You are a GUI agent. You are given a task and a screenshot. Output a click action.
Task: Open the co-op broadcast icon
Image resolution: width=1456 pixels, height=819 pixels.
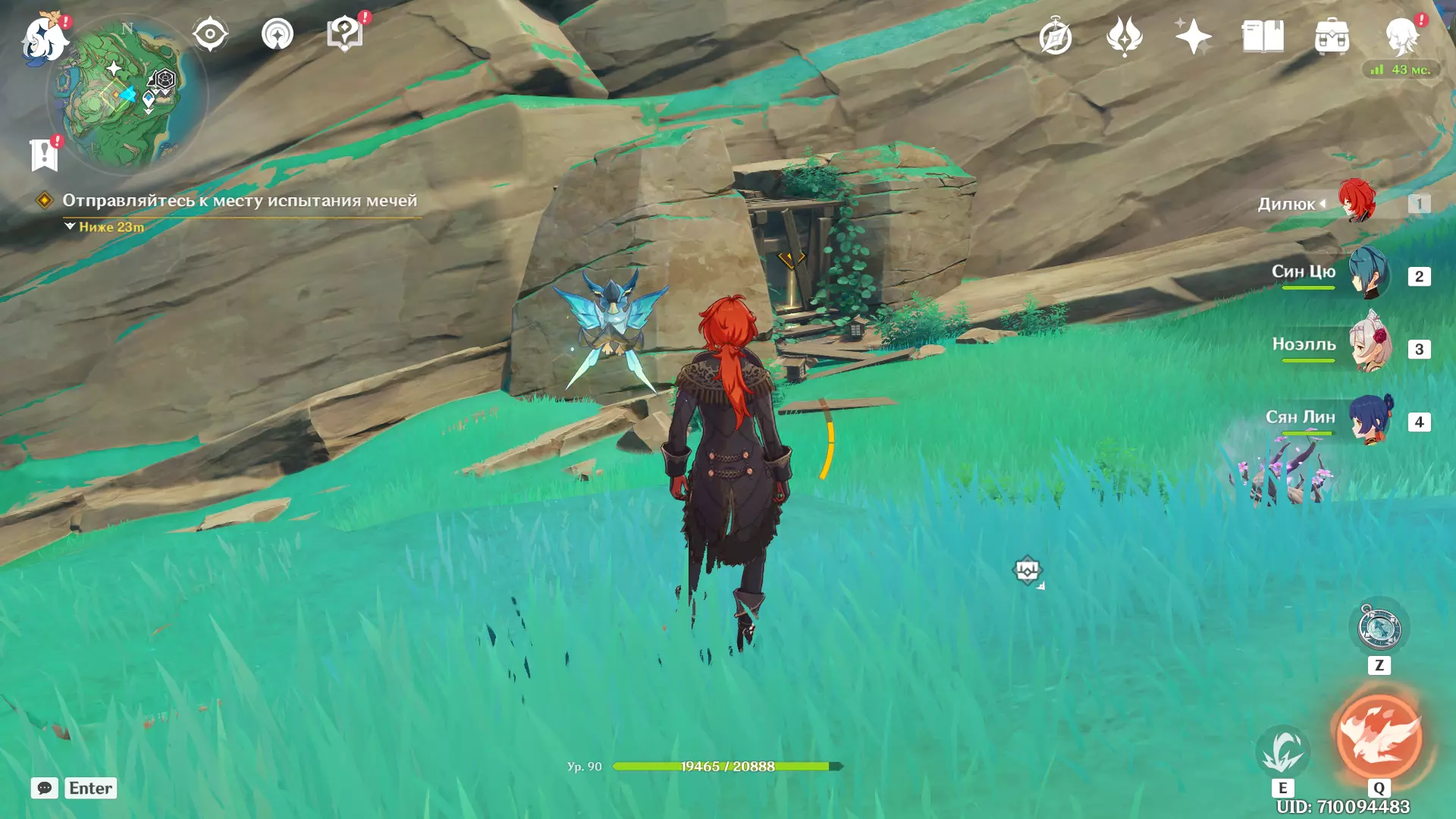coord(278,35)
